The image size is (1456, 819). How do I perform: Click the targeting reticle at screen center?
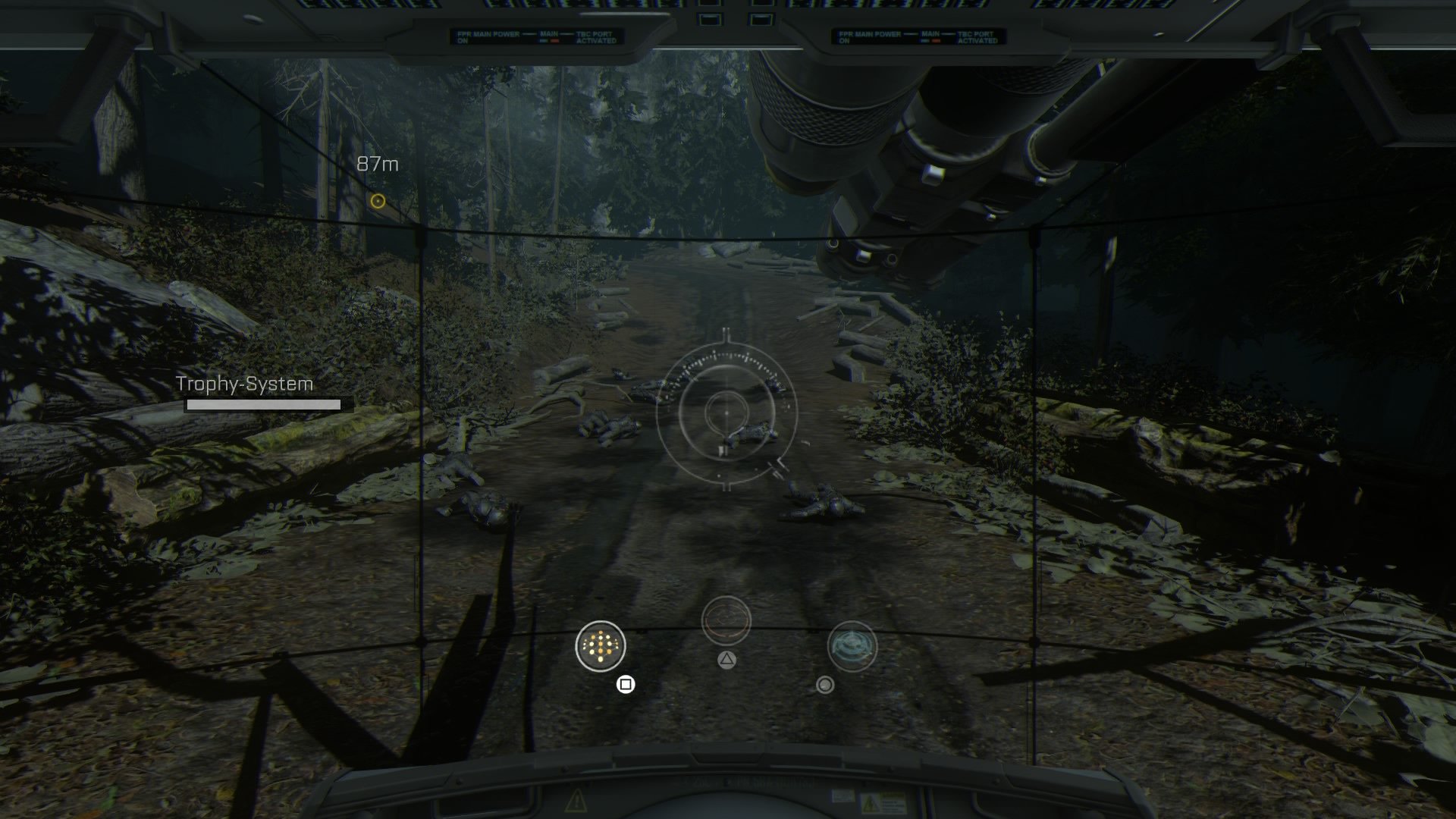tap(726, 415)
